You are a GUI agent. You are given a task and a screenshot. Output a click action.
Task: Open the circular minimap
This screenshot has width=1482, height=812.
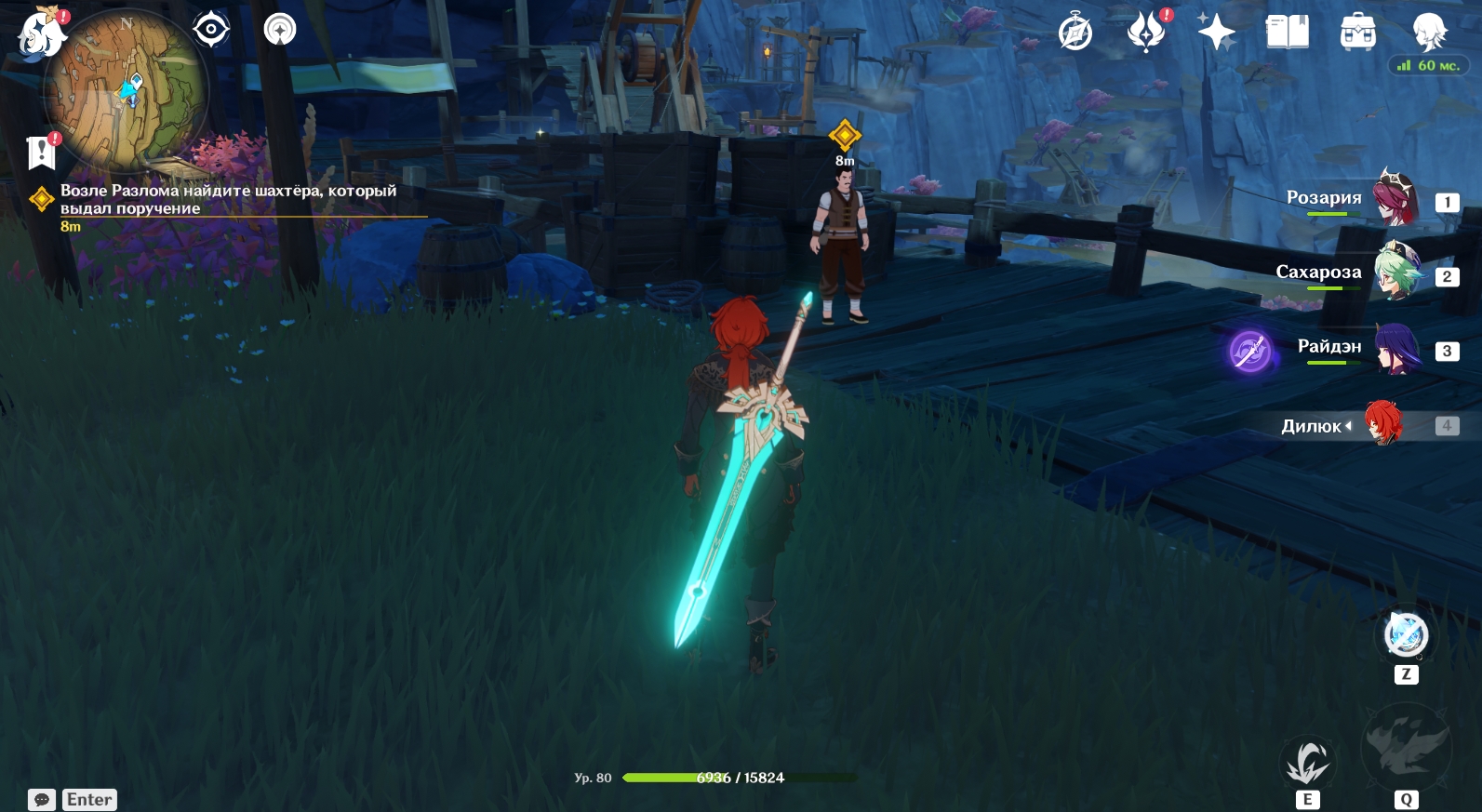[126, 90]
